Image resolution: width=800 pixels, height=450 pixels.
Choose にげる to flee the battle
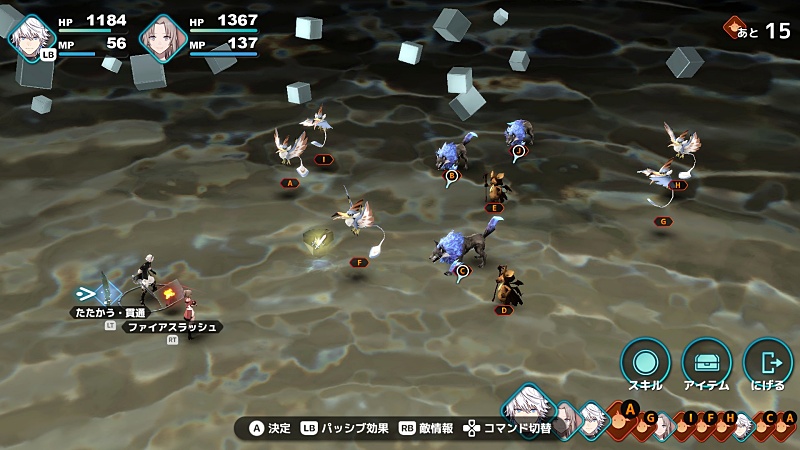[x=768, y=361]
